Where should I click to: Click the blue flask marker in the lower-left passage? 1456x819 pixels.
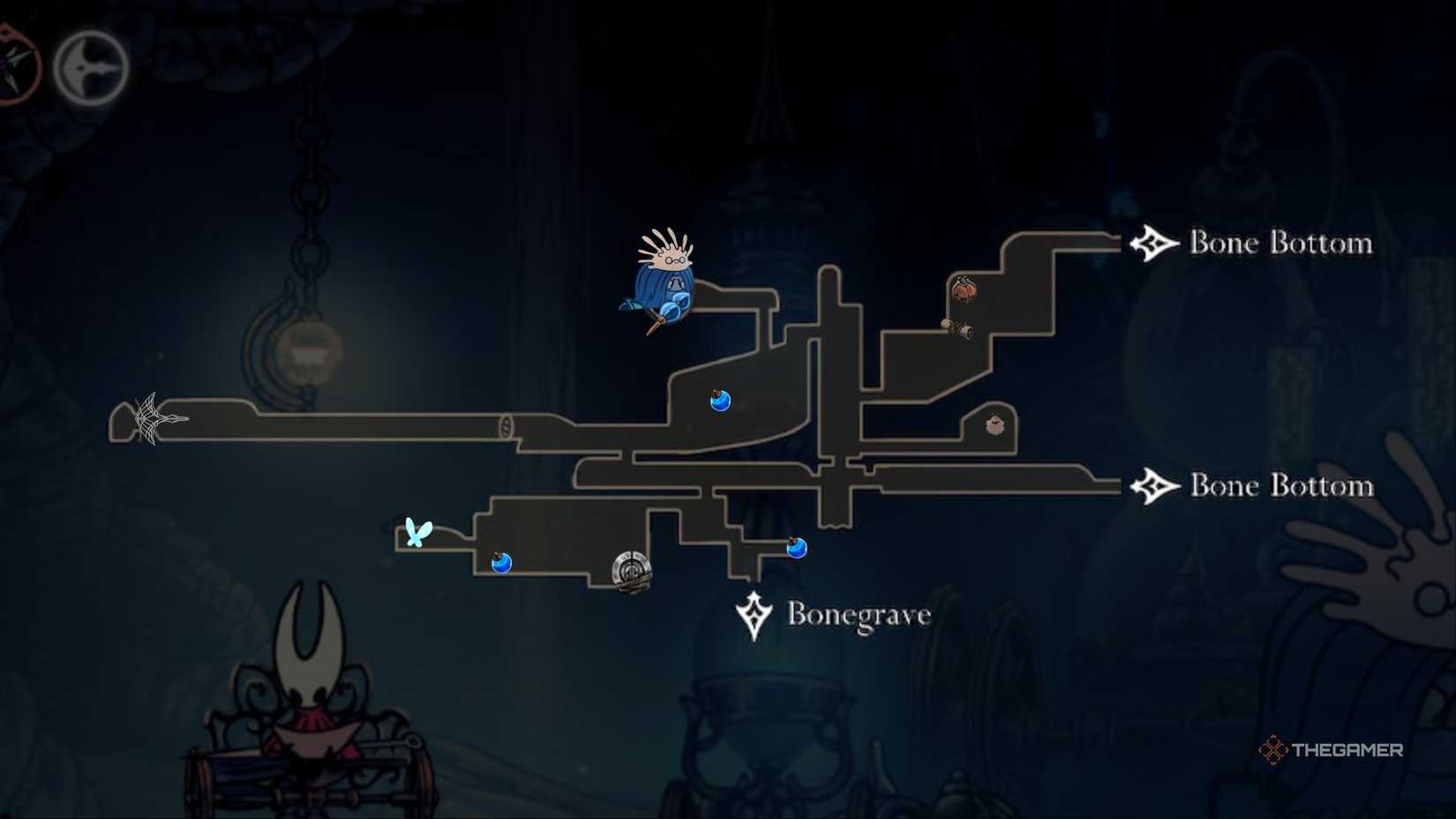click(503, 562)
